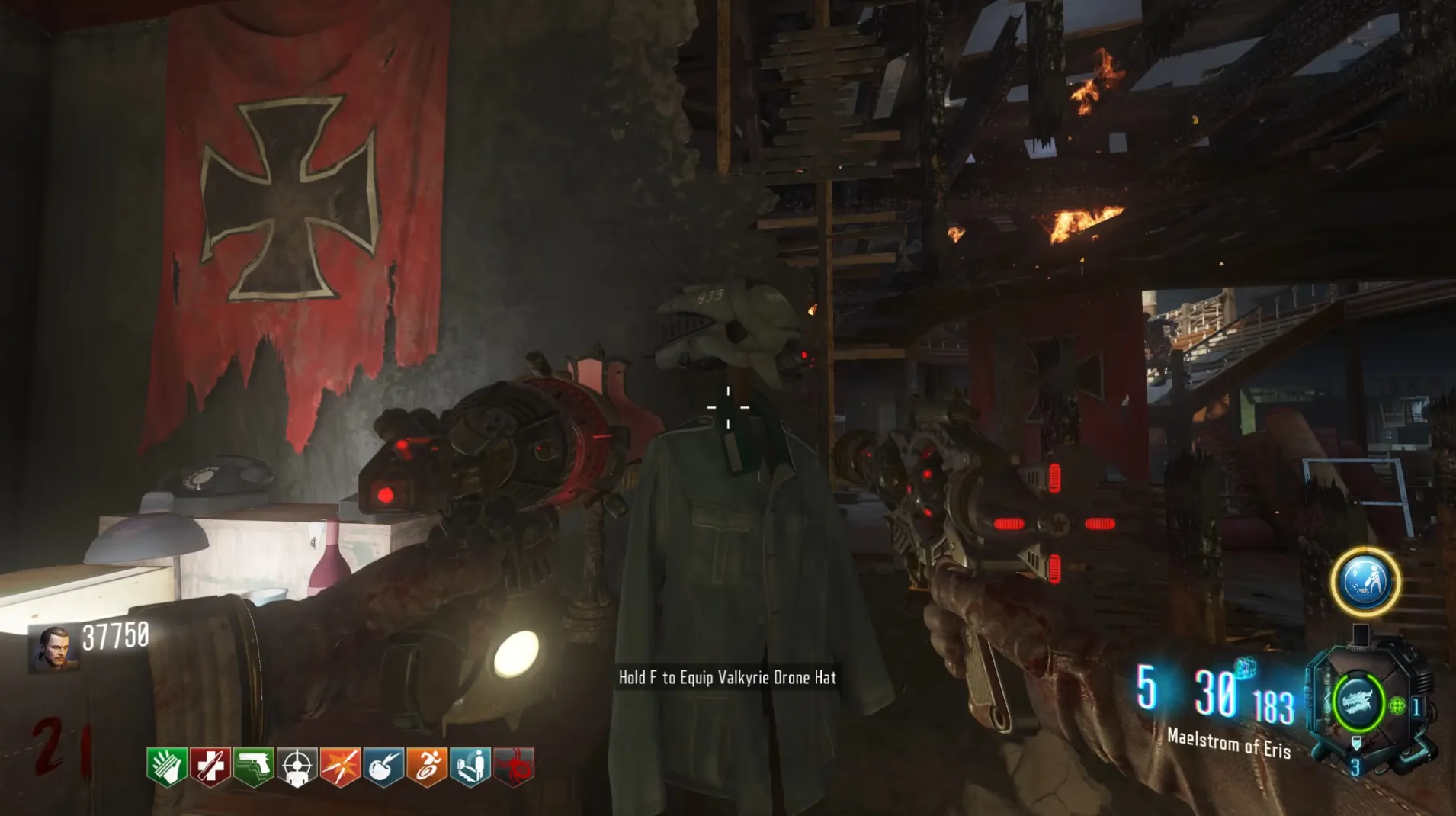Viewport: 1456px width, 816px height.
Task: Click the Juggernog cross-and-bullet perk icon
Action: pos(210,766)
